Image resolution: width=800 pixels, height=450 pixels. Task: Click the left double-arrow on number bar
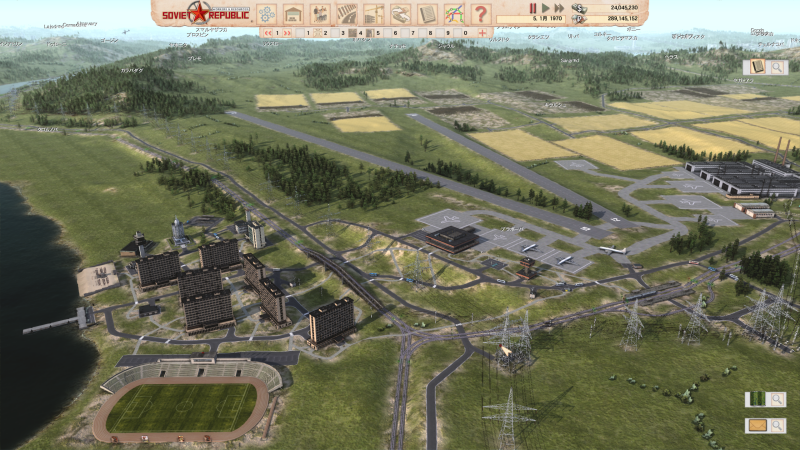pos(269,33)
